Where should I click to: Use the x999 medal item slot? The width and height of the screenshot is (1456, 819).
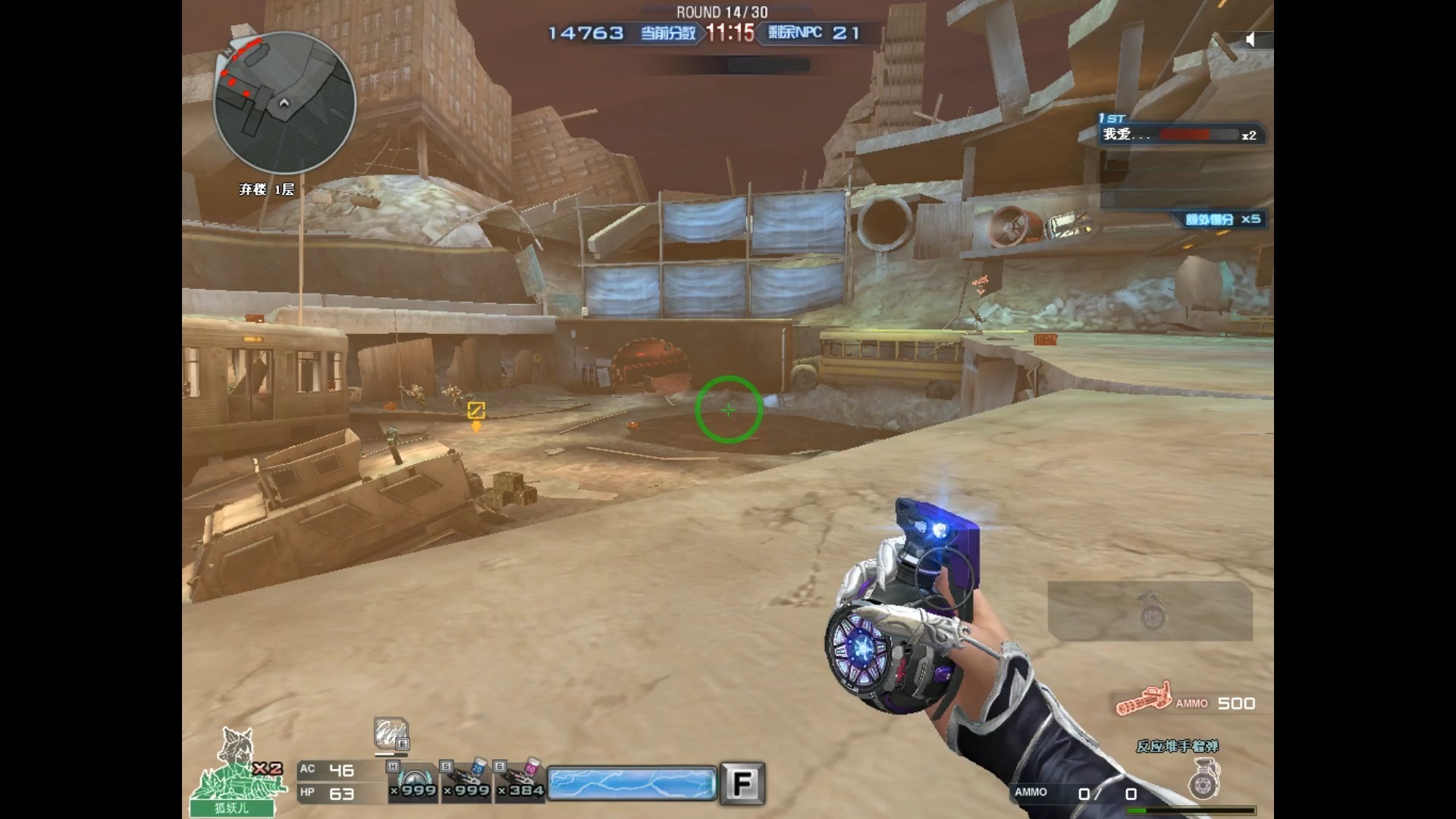click(x=414, y=782)
